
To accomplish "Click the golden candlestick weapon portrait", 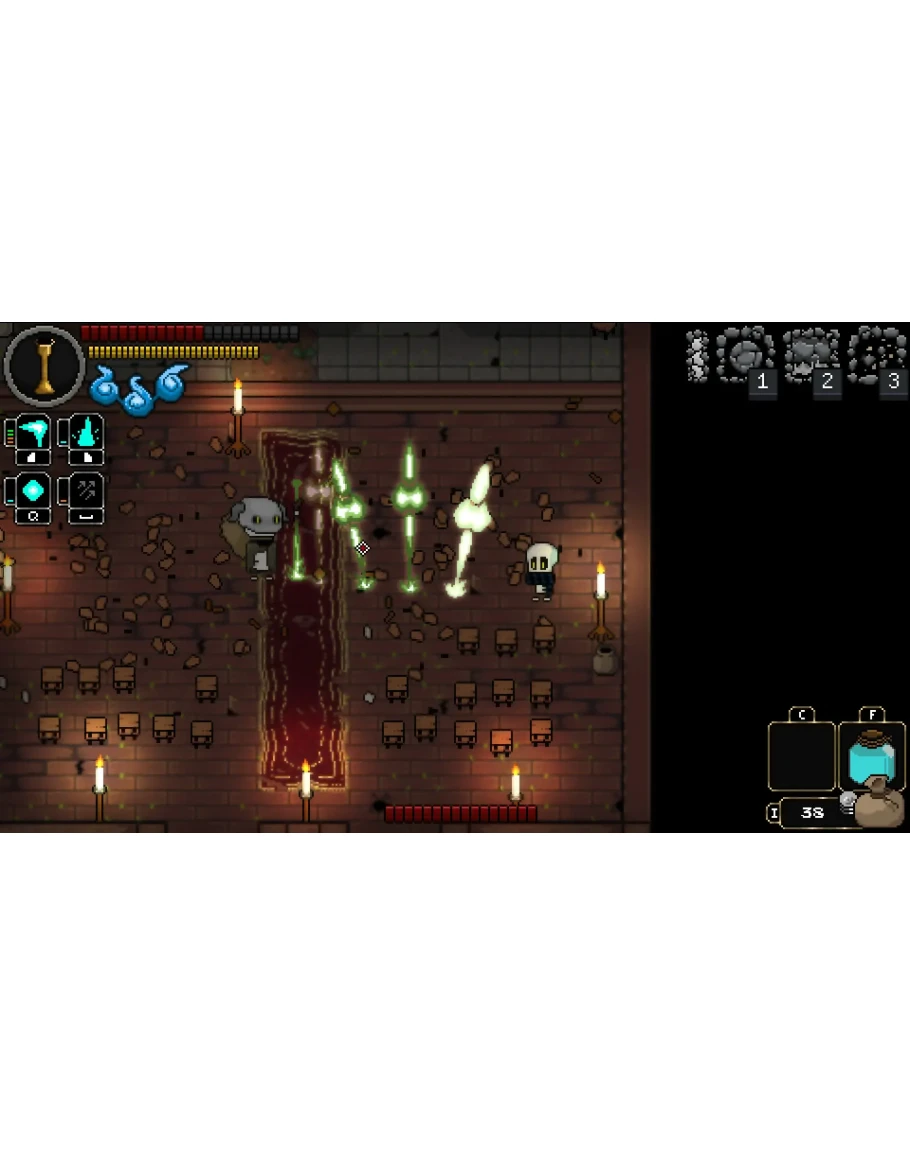I will point(44,366).
